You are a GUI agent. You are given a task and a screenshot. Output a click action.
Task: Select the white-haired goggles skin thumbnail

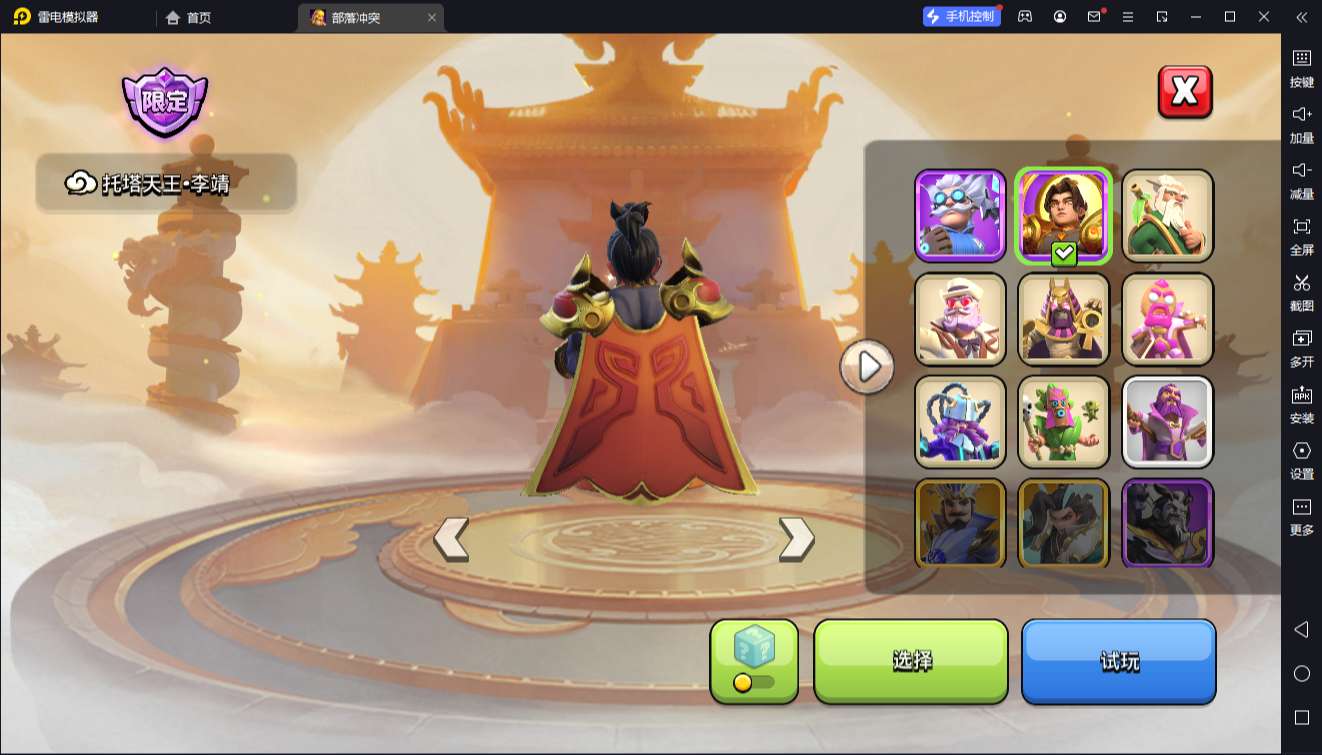pyautogui.click(x=960, y=216)
